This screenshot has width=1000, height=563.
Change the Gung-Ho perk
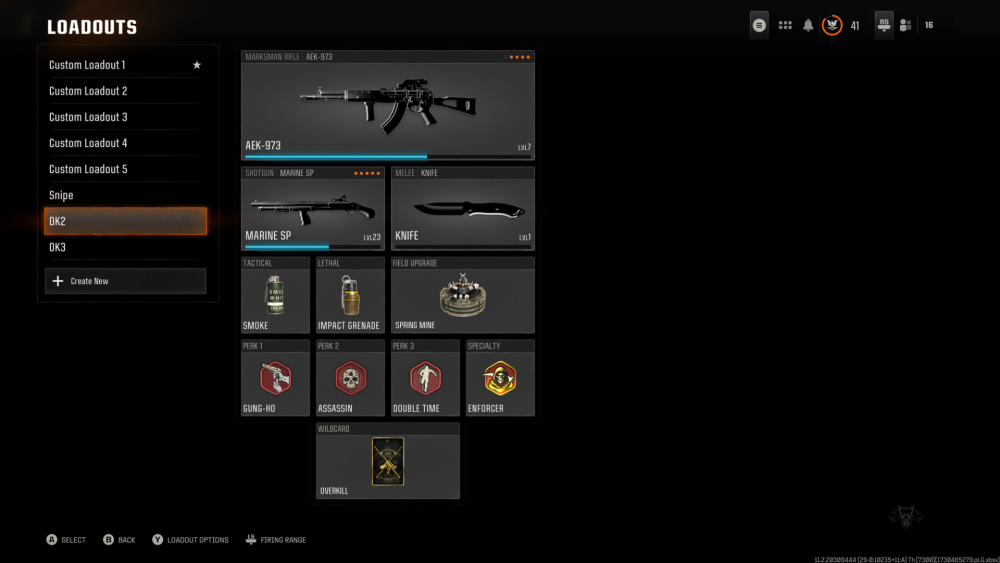click(275, 378)
